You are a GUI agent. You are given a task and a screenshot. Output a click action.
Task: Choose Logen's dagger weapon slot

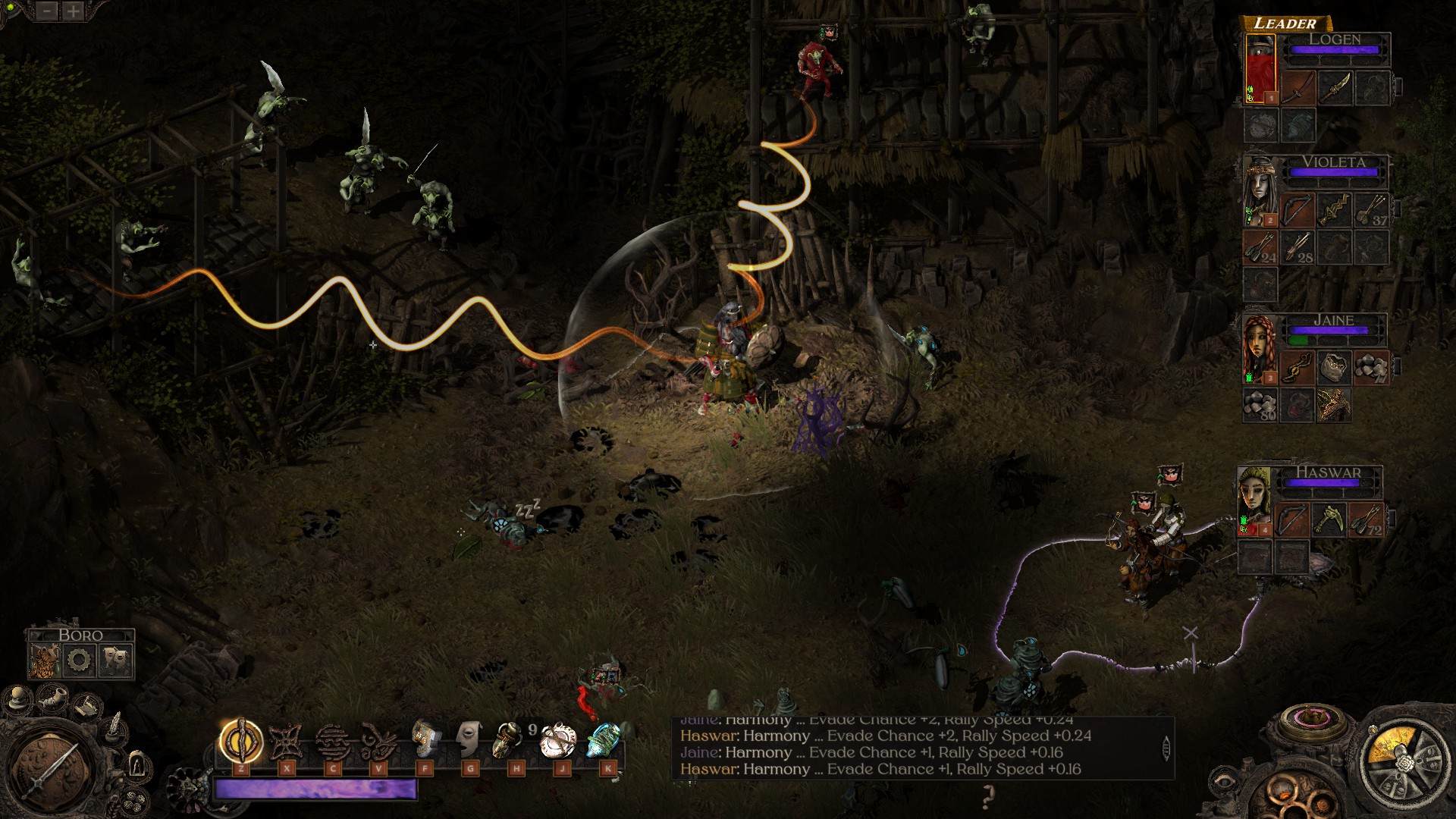1335,88
